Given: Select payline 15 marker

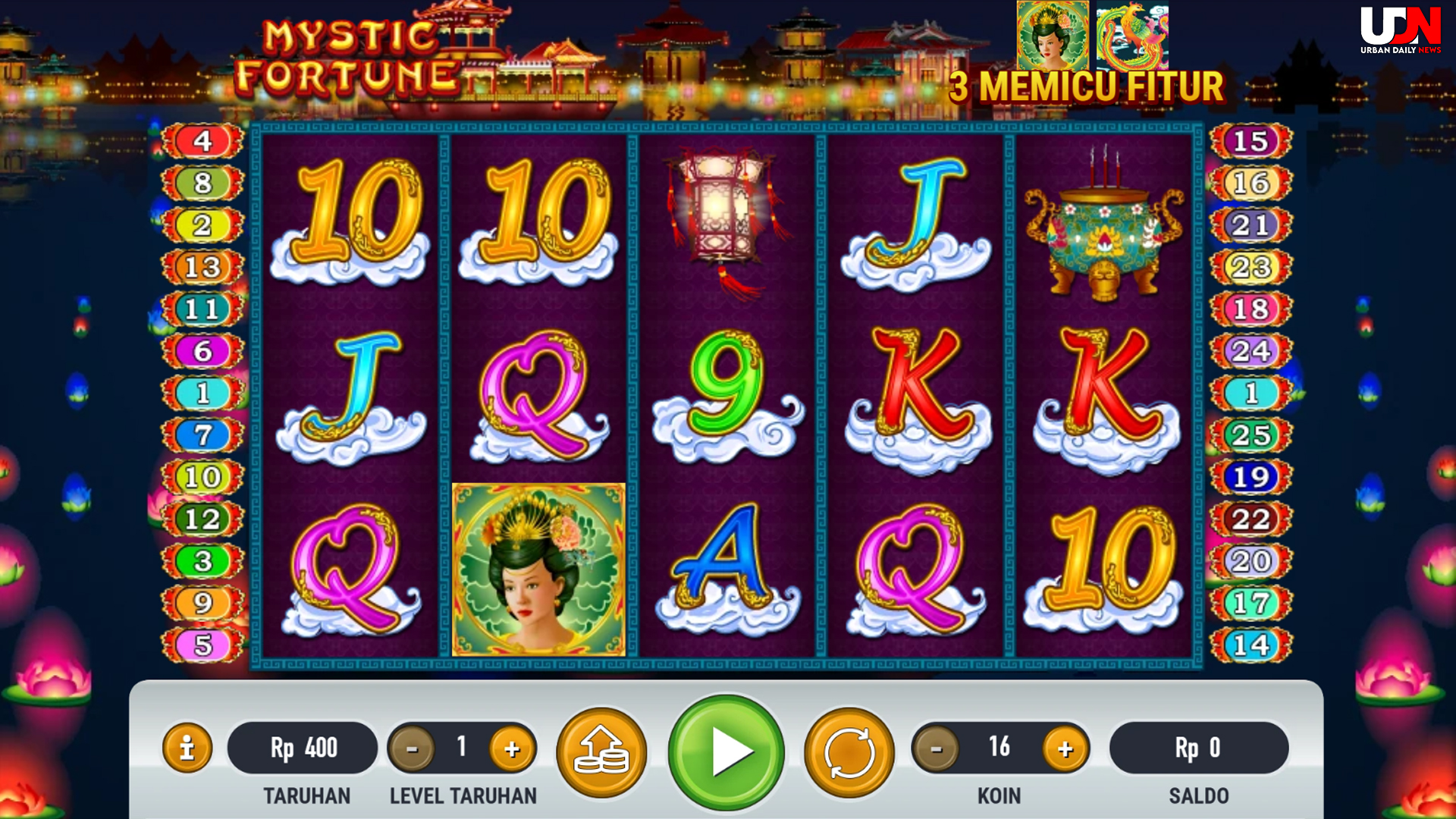Looking at the screenshot, I should tap(1250, 141).
